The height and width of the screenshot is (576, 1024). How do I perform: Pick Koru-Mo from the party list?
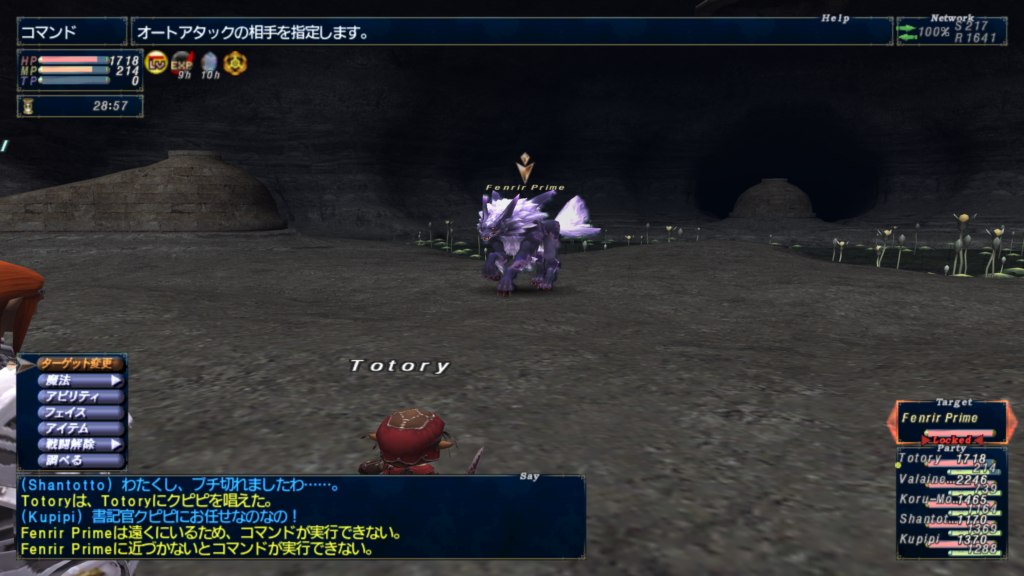951,499
